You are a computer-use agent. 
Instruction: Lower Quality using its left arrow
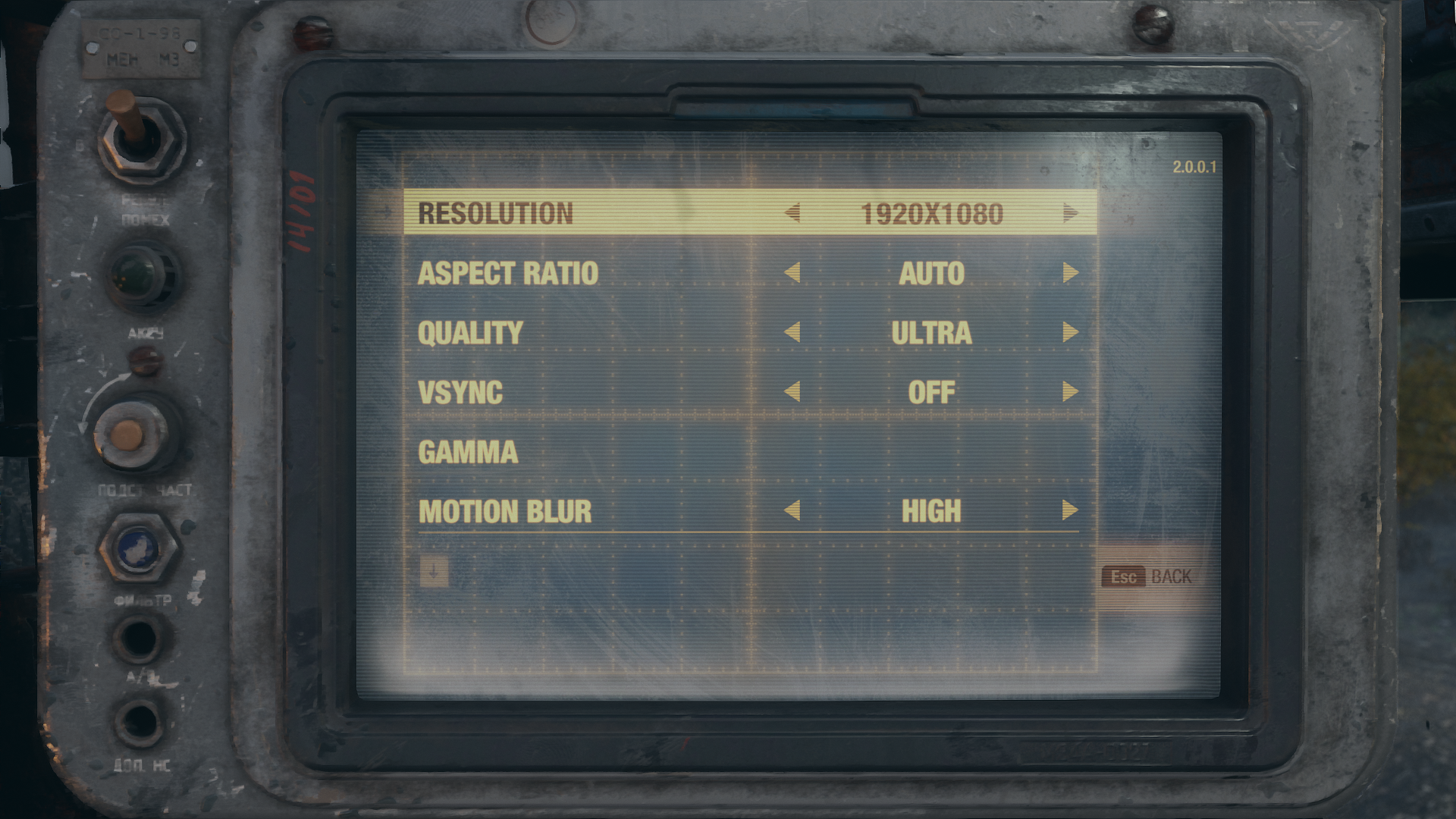coord(792,332)
